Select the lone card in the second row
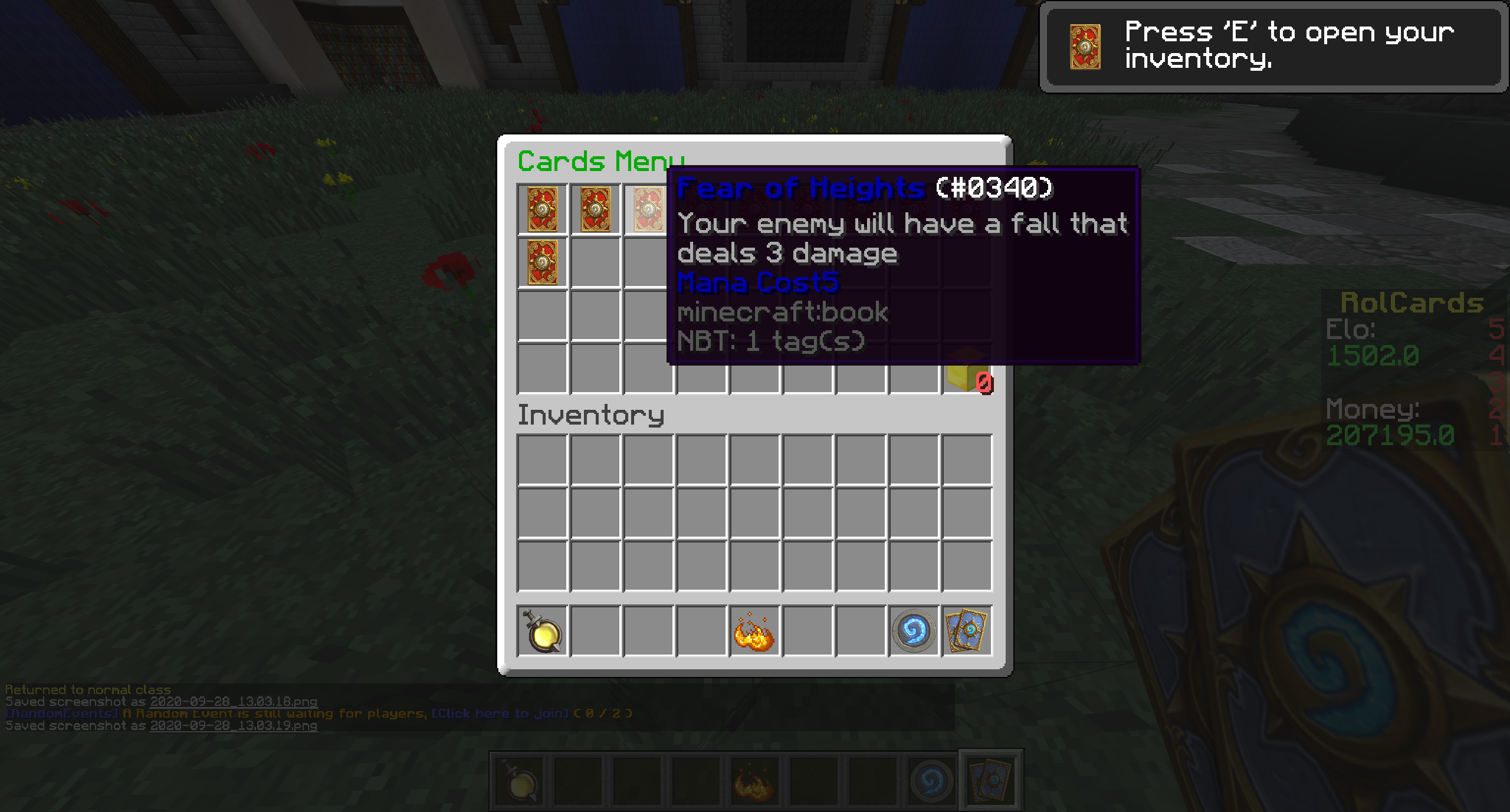Viewport: 1510px width, 812px height. [542, 262]
